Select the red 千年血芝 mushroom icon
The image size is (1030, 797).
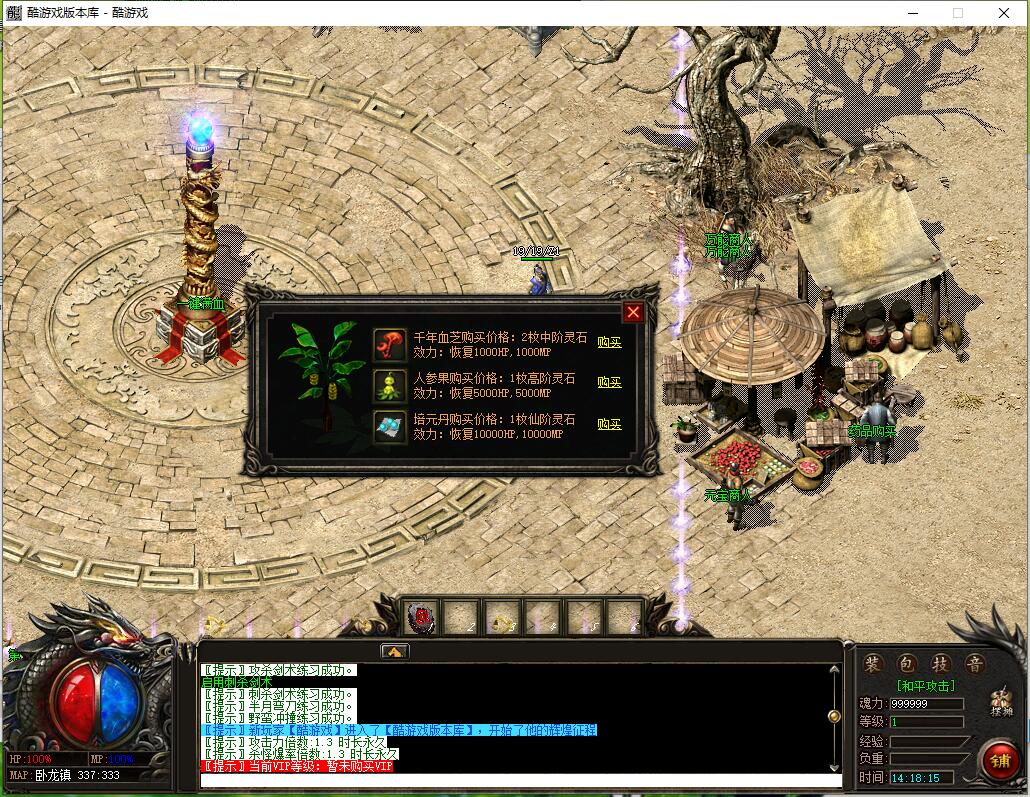click(x=389, y=345)
